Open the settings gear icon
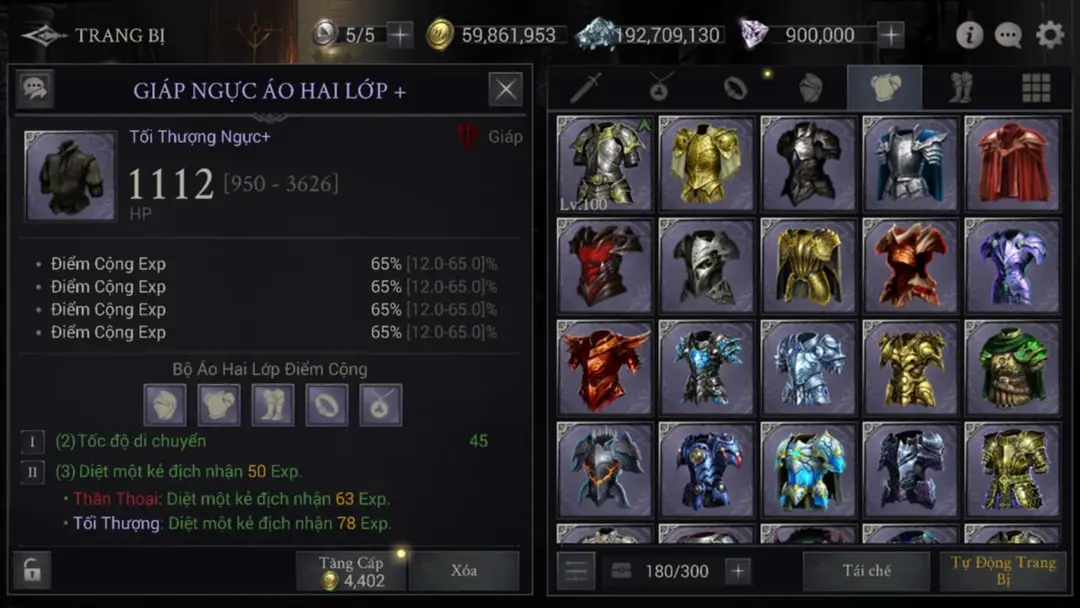The image size is (1080, 608). pyautogui.click(x=1049, y=35)
